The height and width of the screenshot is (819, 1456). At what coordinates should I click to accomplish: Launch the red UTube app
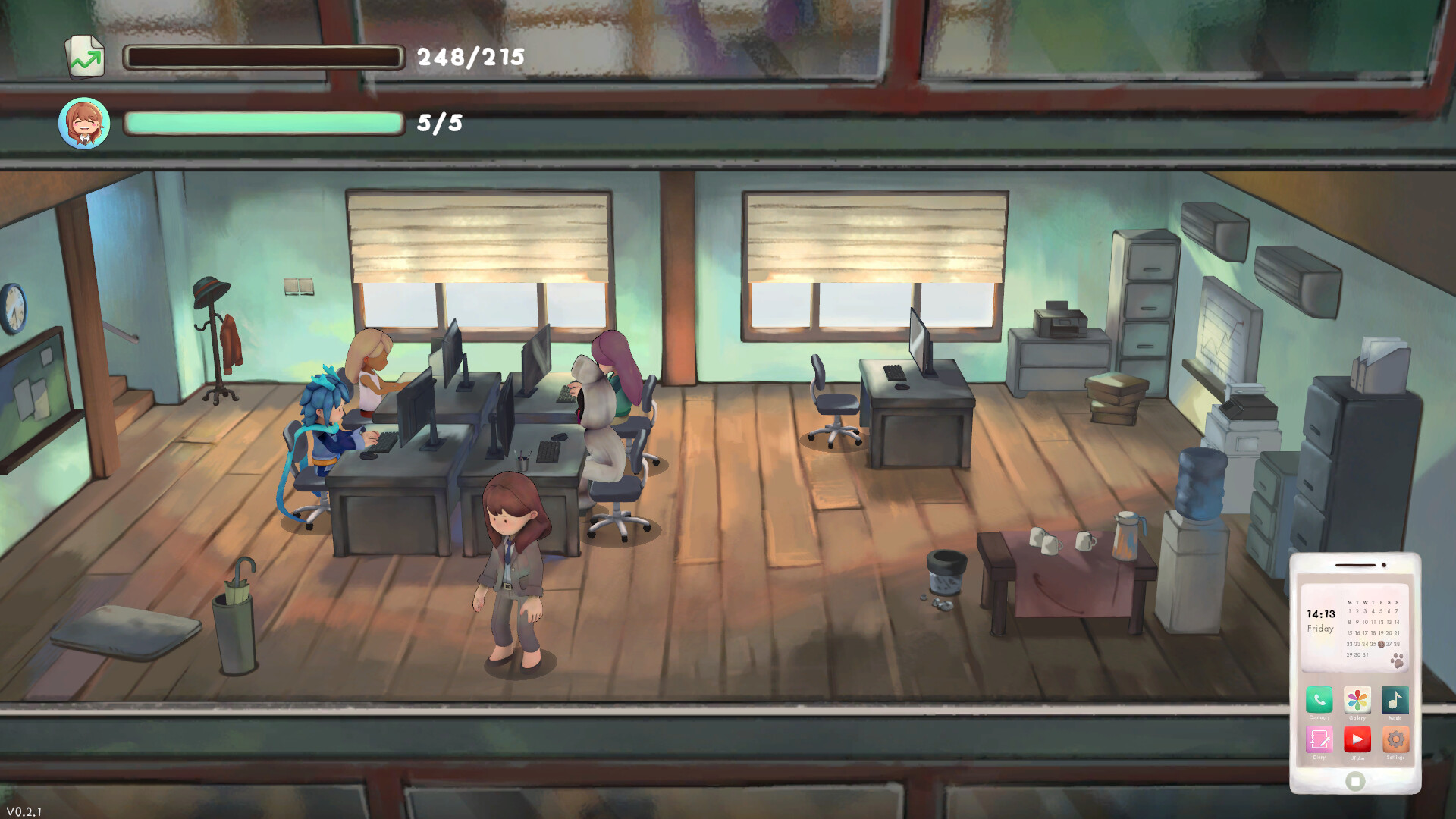click(x=1357, y=739)
